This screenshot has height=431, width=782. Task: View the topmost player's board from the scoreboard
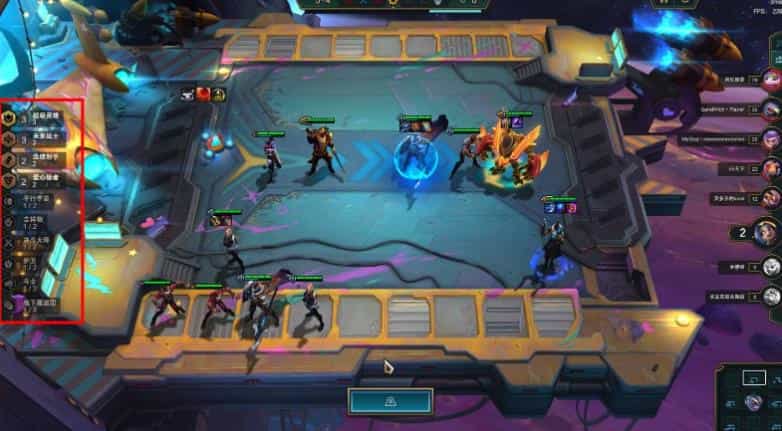(x=770, y=80)
